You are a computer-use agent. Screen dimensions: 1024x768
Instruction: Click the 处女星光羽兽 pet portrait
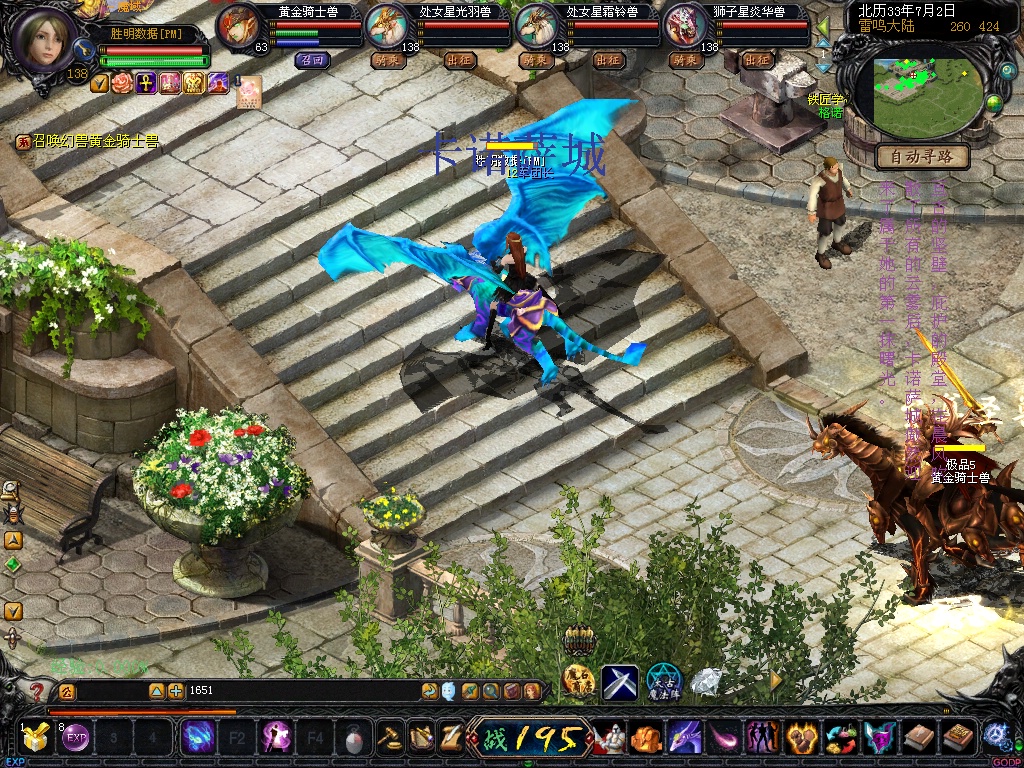[x=387, y=27]
